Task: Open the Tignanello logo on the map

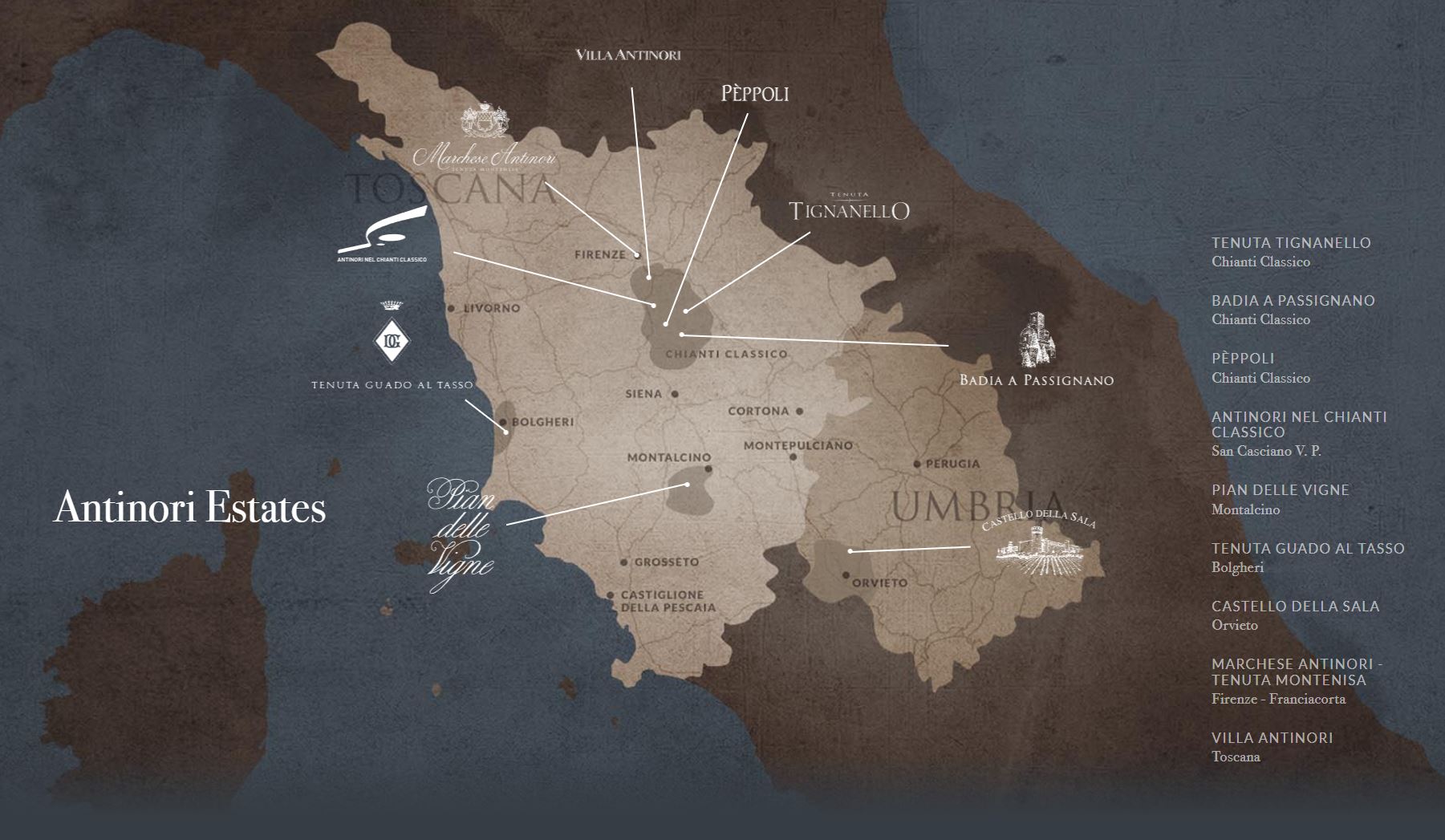Action: [849, 209]
